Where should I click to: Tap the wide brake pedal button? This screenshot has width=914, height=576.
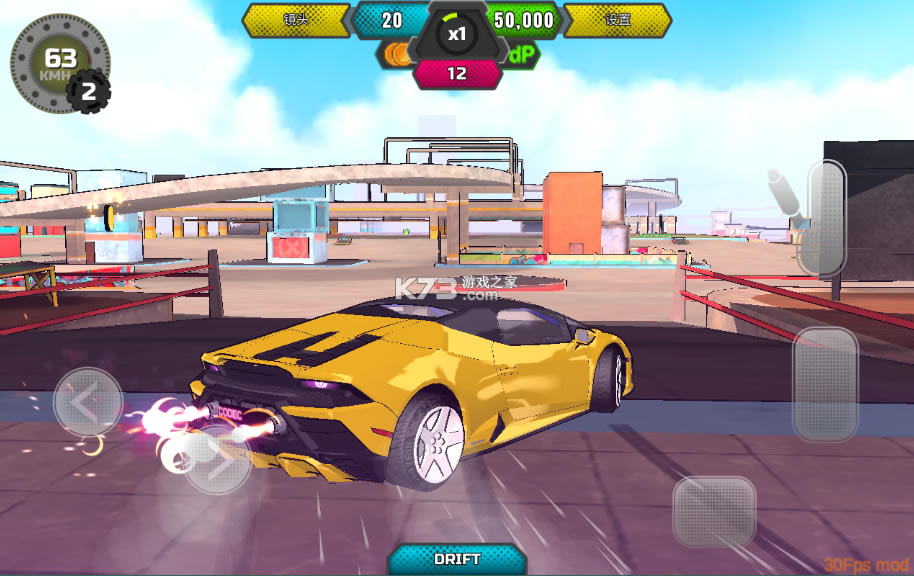(714, 510)
